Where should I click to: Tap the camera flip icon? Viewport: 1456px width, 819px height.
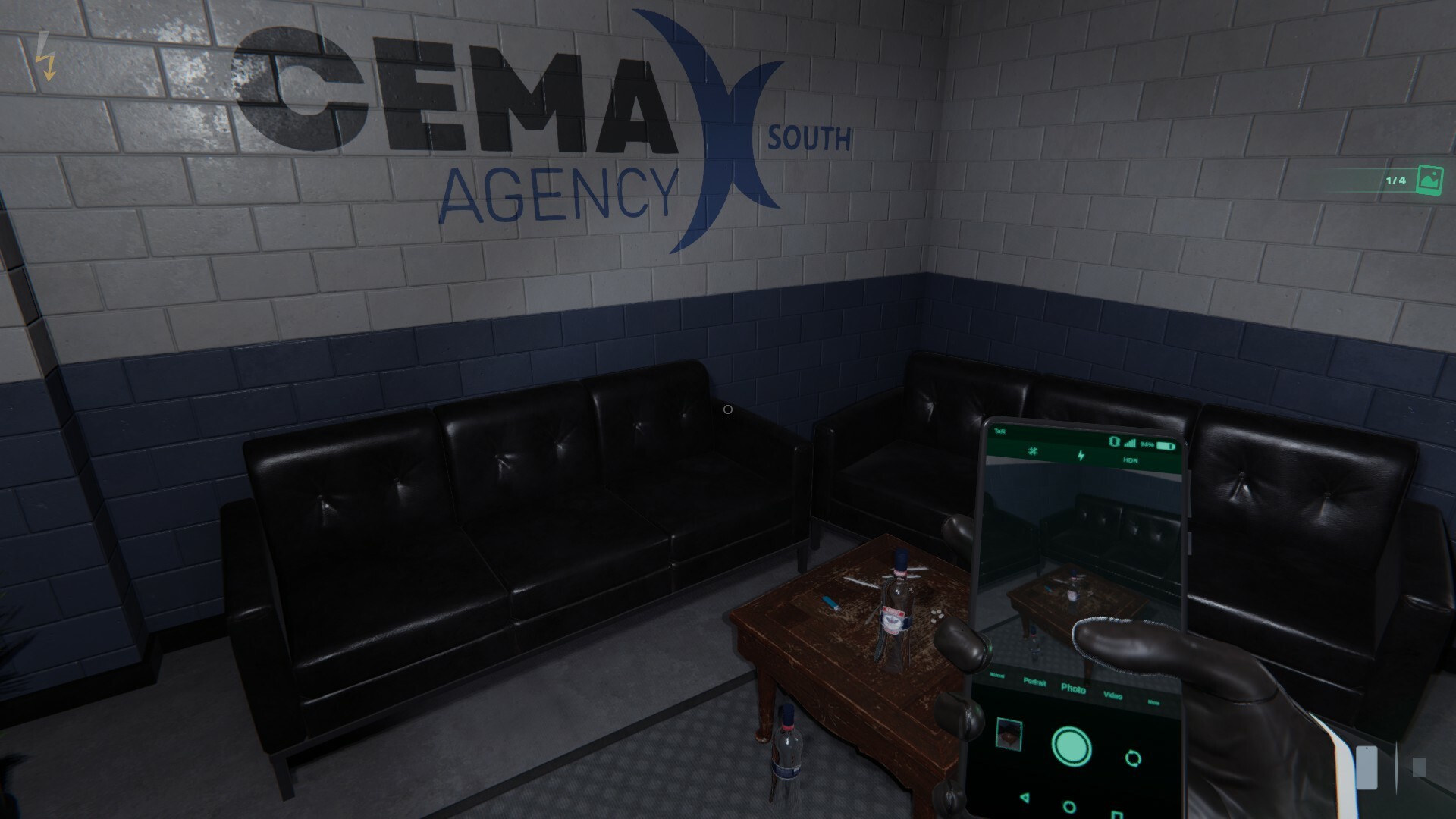pyautogui.click(x=1133, y=758)
